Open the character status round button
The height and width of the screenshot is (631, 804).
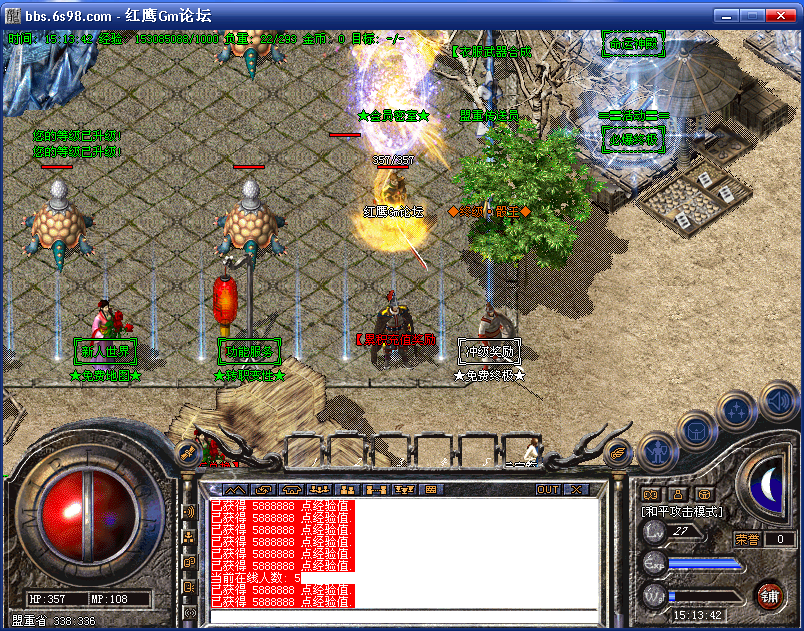coord(657,451)
